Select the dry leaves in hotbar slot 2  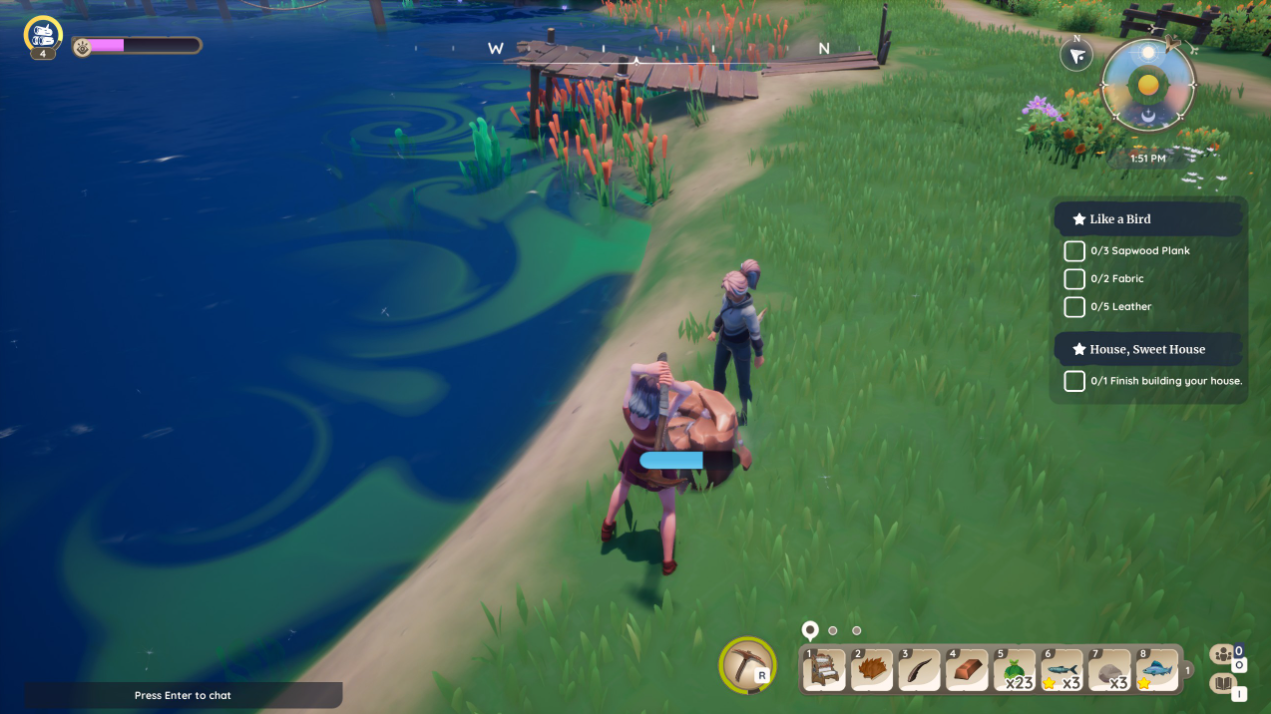click(872, 669)
